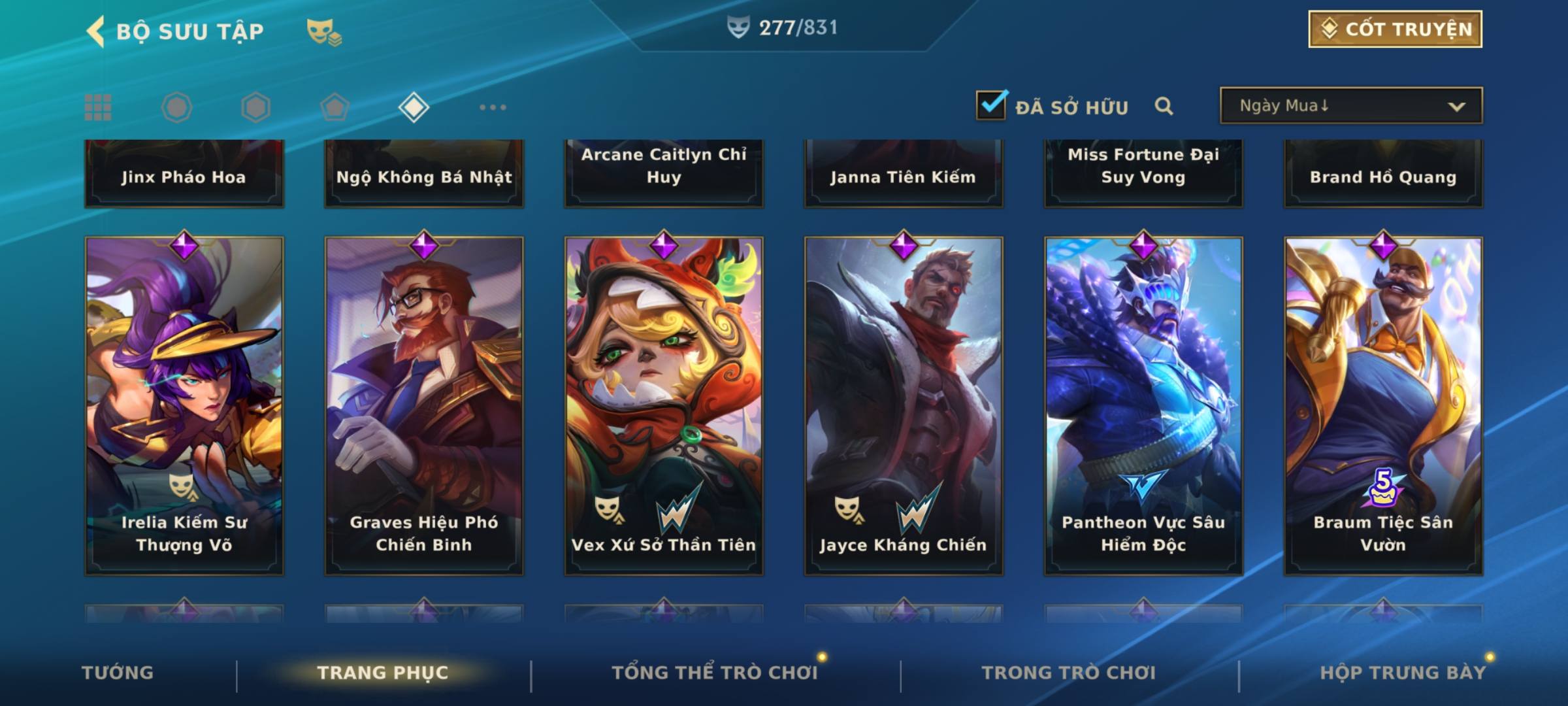Image resolution: width=1568 pixels, height=706 pixels.
Task: Open the Cốt Truyện button
Action: pyautogui.click(x=1395, y=29)
